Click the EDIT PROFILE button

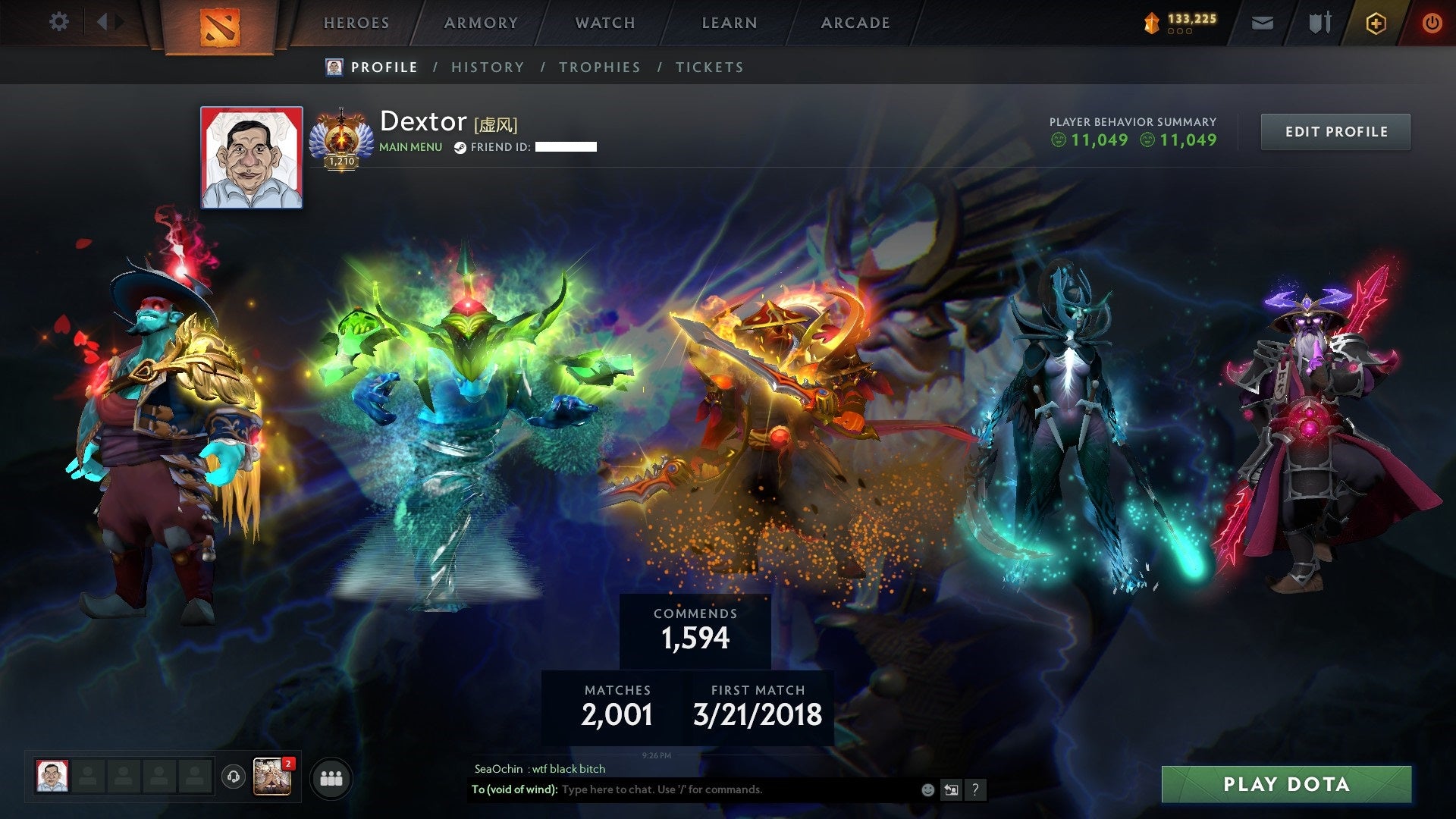coord(1335,130)
